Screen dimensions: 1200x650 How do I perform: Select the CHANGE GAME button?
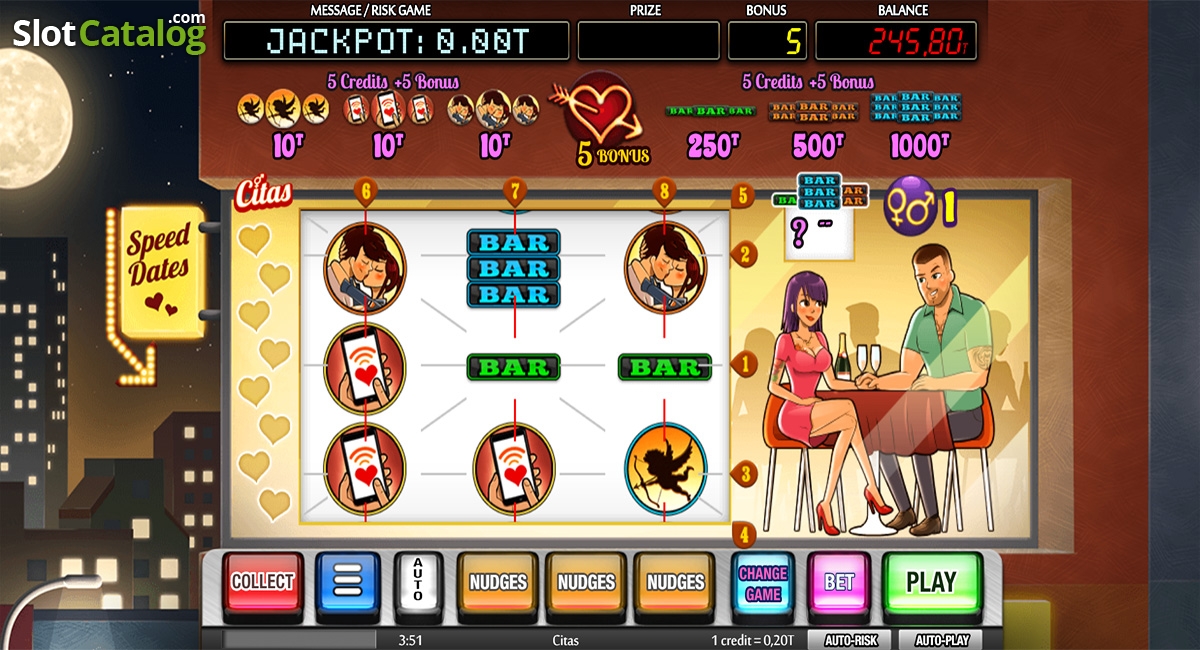(763, 583)
